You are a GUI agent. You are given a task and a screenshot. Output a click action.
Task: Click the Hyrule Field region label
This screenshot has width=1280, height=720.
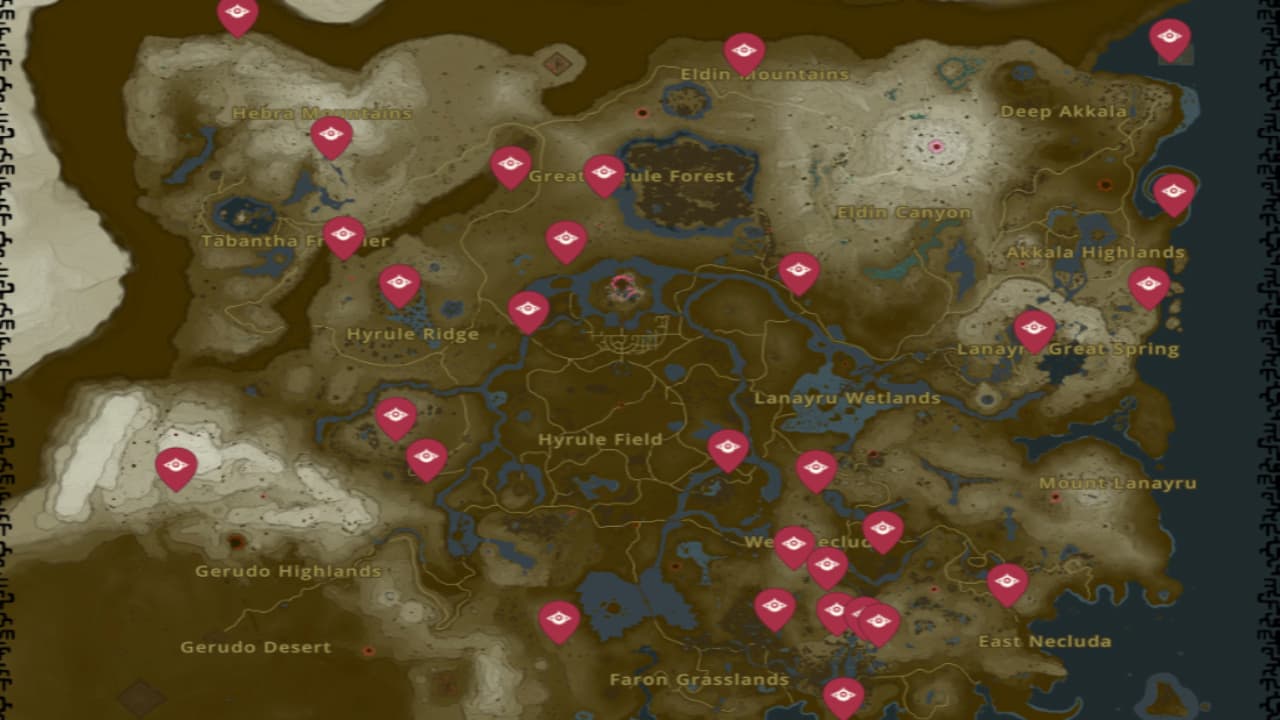[599, 439]
